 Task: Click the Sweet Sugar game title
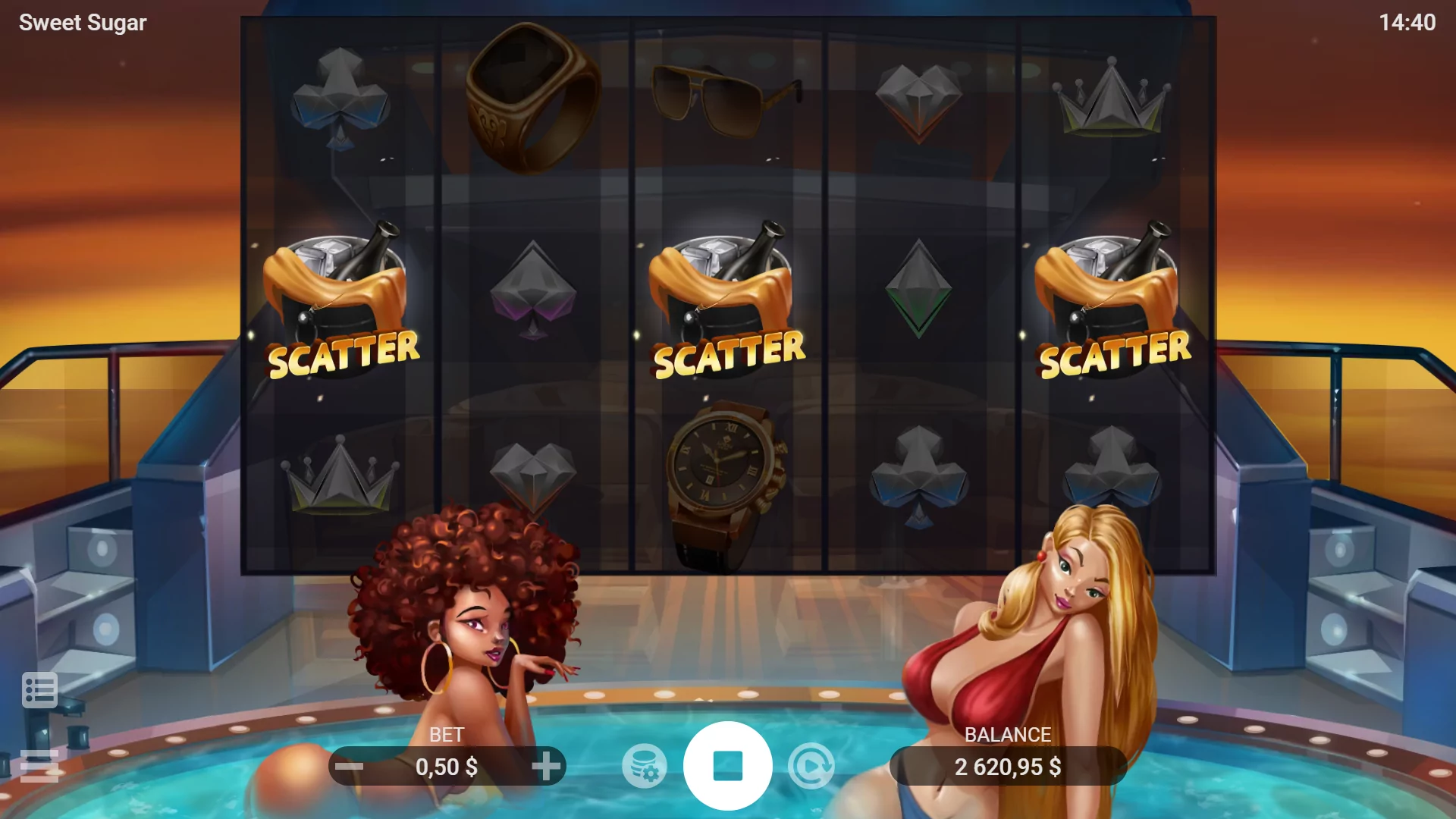80,22
